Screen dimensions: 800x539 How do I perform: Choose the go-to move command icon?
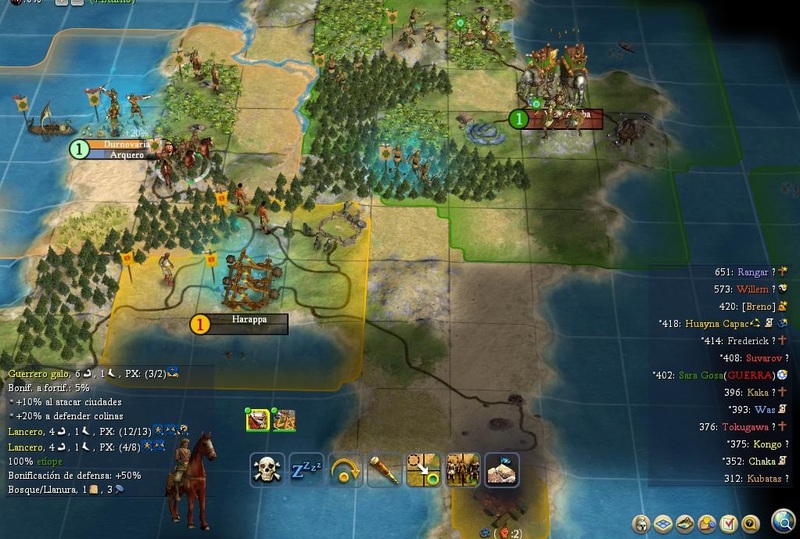click(x=423, y=469)
